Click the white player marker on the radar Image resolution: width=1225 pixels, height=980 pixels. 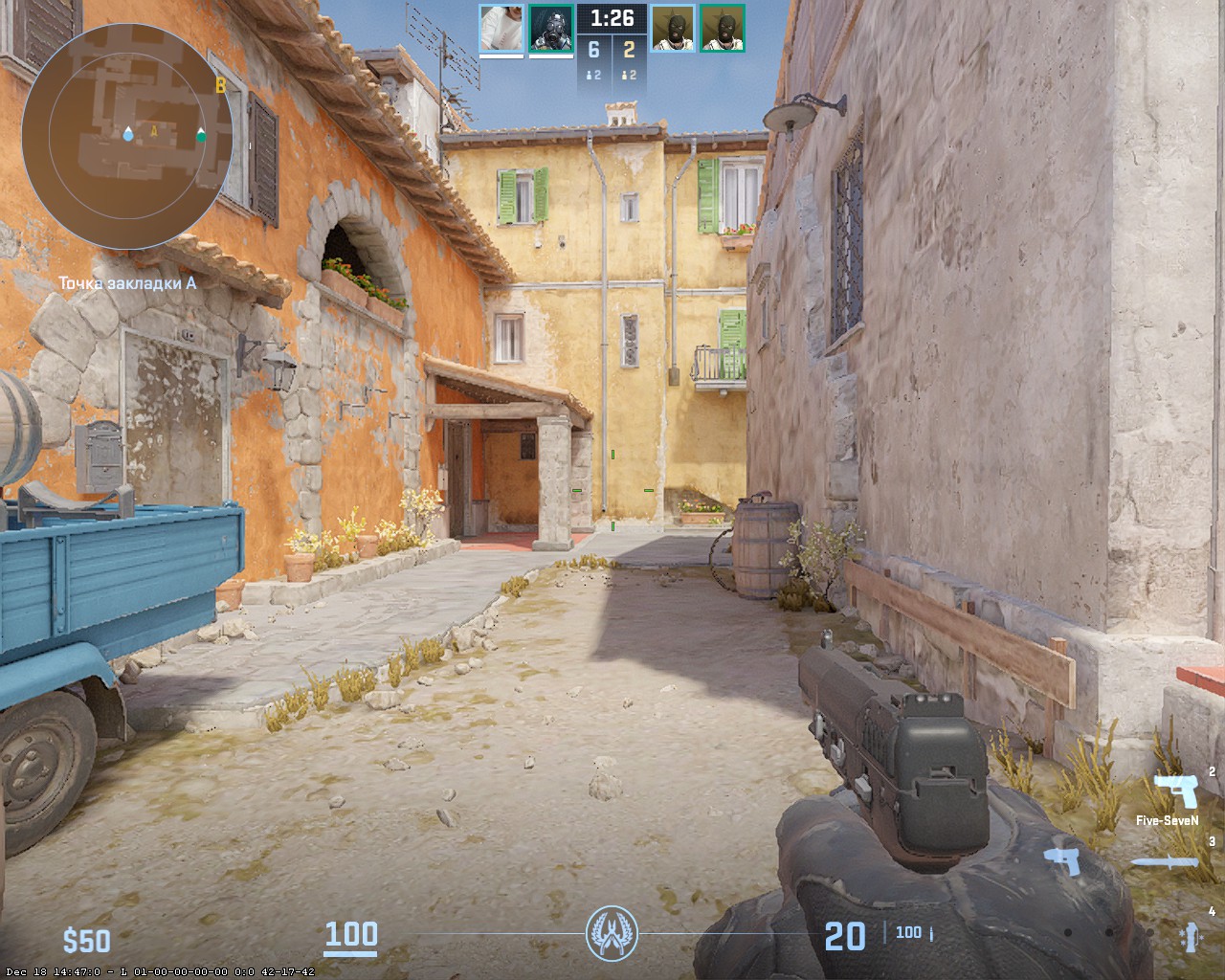point(201,134)
